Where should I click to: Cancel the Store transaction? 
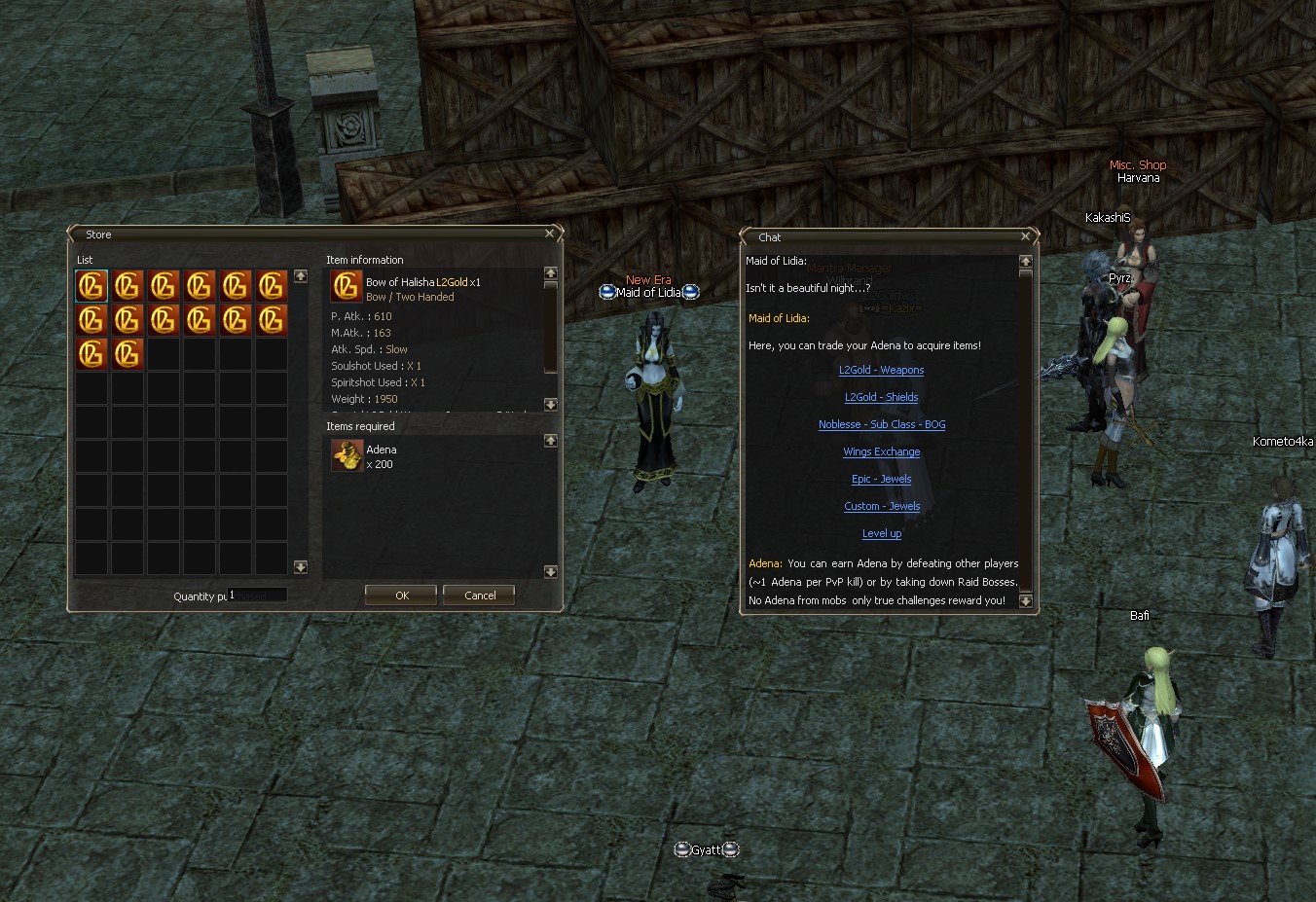click(x=479, y=595)
